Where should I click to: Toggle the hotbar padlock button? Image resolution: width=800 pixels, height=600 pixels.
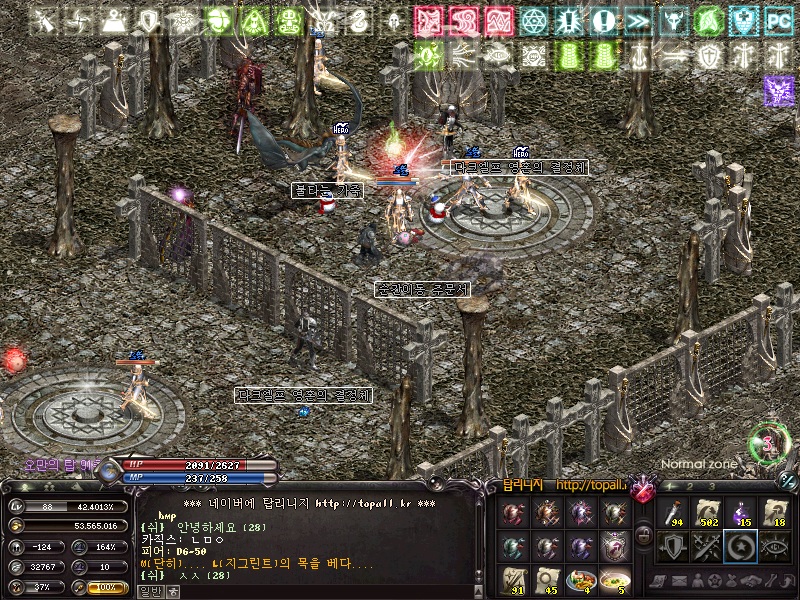point(645,534)
